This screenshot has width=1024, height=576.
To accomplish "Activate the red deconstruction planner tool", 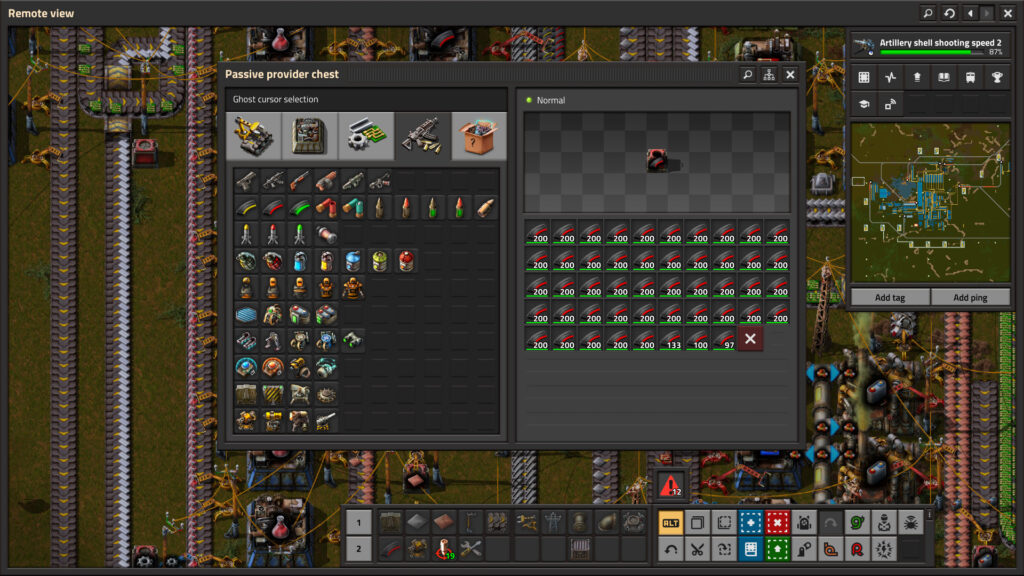I will click(777, 522).
